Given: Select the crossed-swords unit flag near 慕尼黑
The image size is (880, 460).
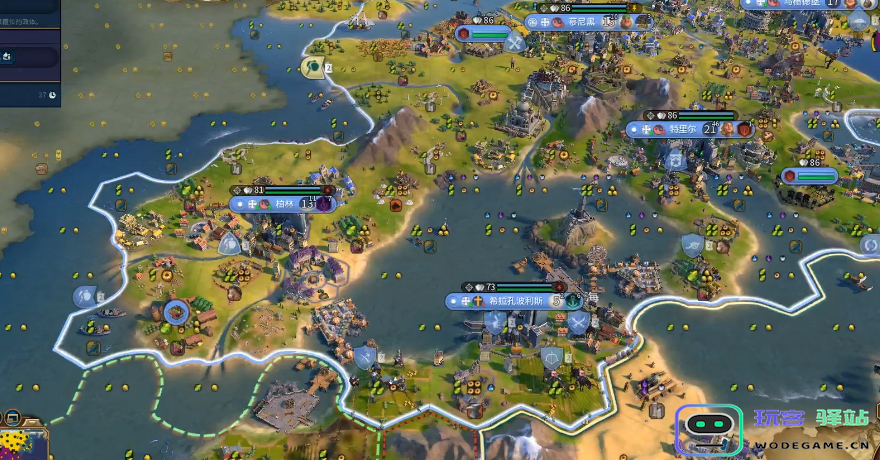Looking at the screenshot, I should [515, 43].
